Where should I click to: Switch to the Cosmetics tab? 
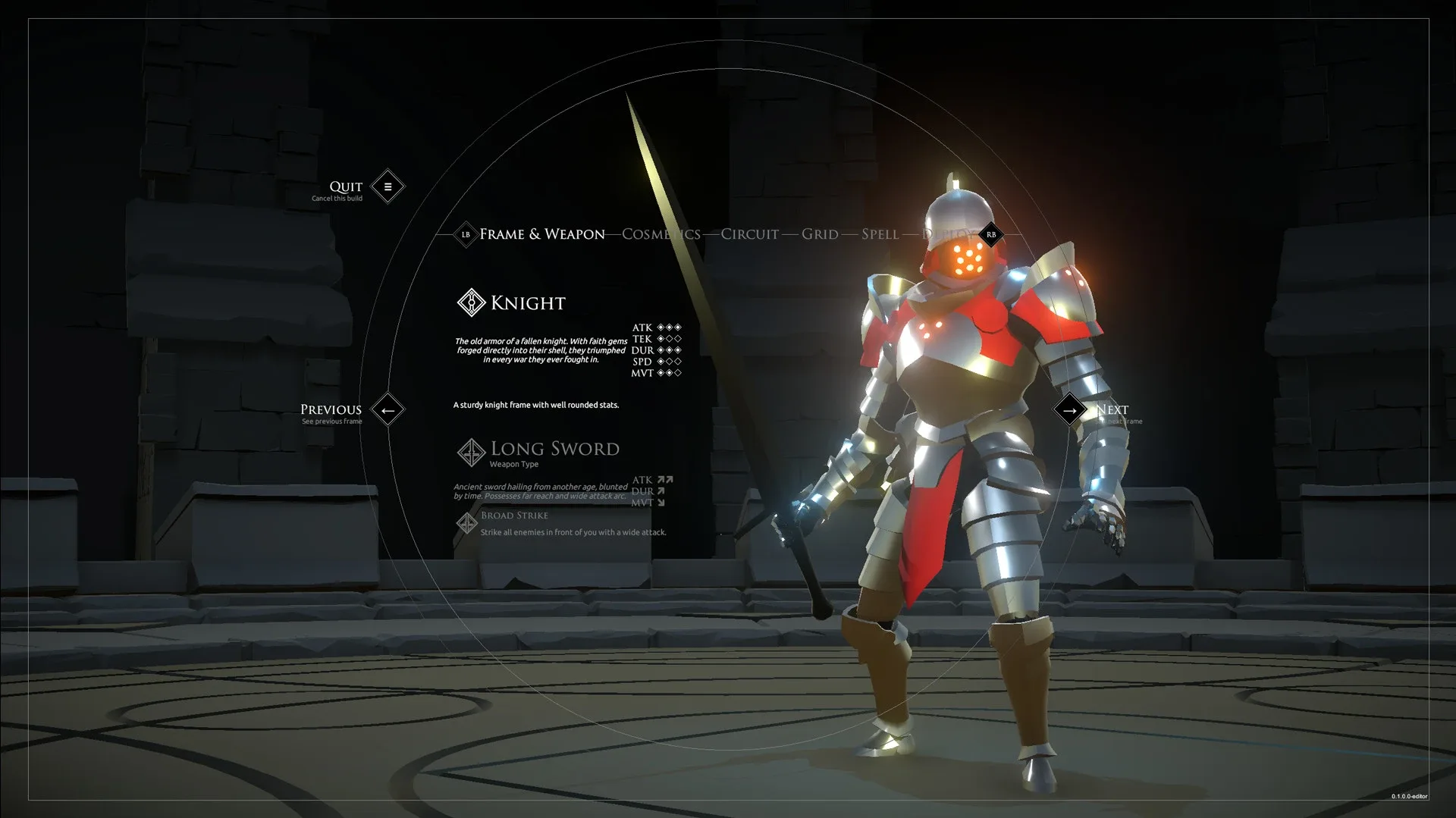(661, 234)
